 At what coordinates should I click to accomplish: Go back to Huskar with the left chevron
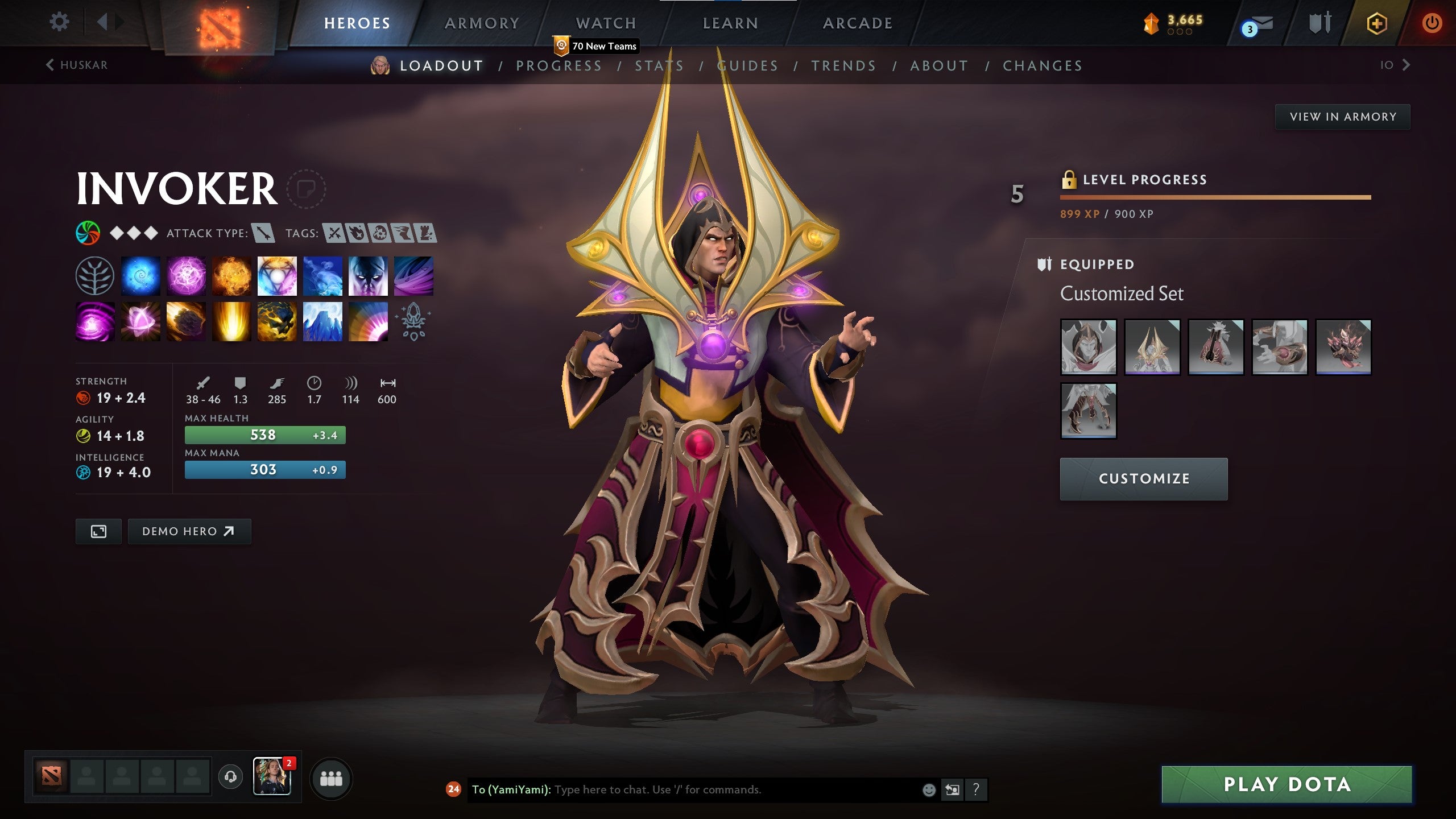pos(51,65)
